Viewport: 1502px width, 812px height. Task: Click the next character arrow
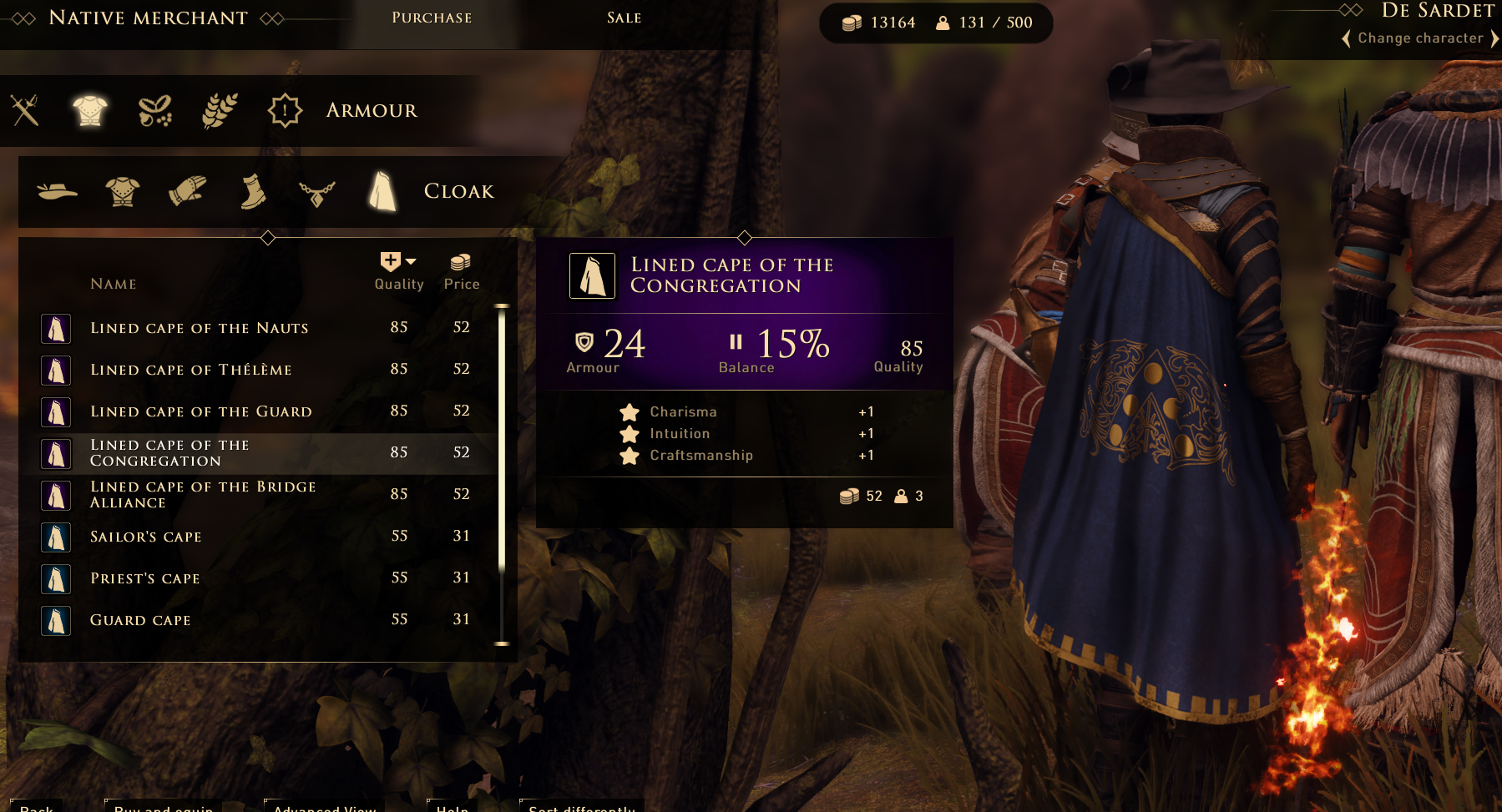tap(1494, 38)
